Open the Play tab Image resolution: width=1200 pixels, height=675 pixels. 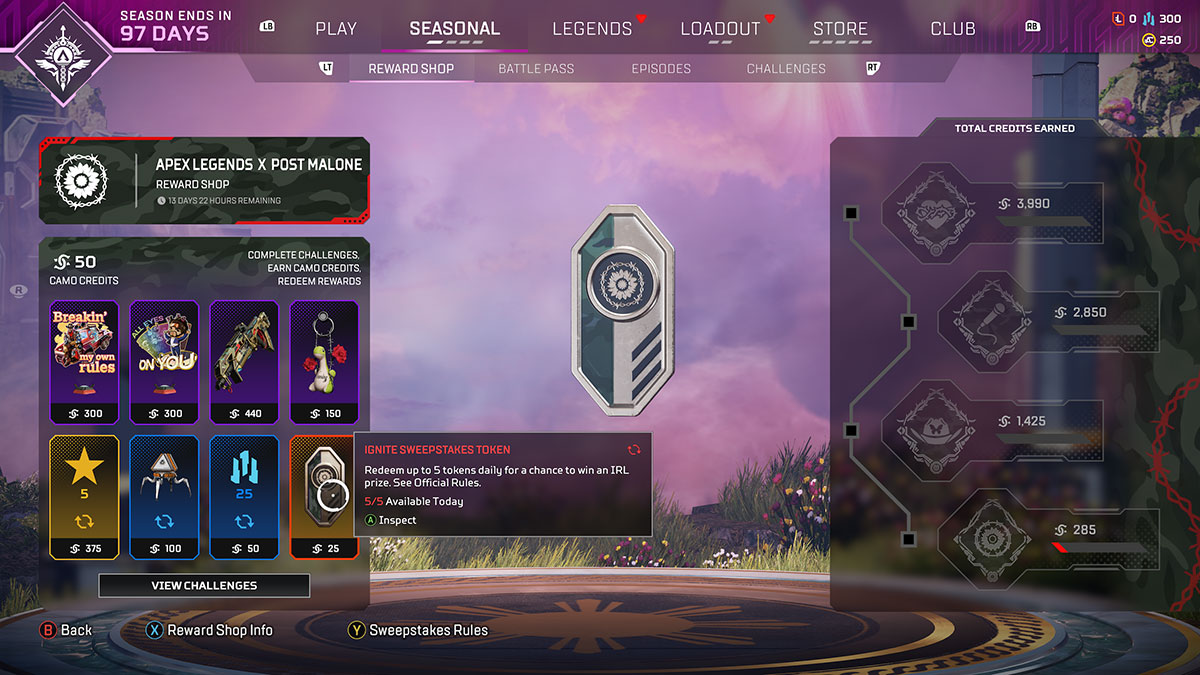[x=336, y=28]
